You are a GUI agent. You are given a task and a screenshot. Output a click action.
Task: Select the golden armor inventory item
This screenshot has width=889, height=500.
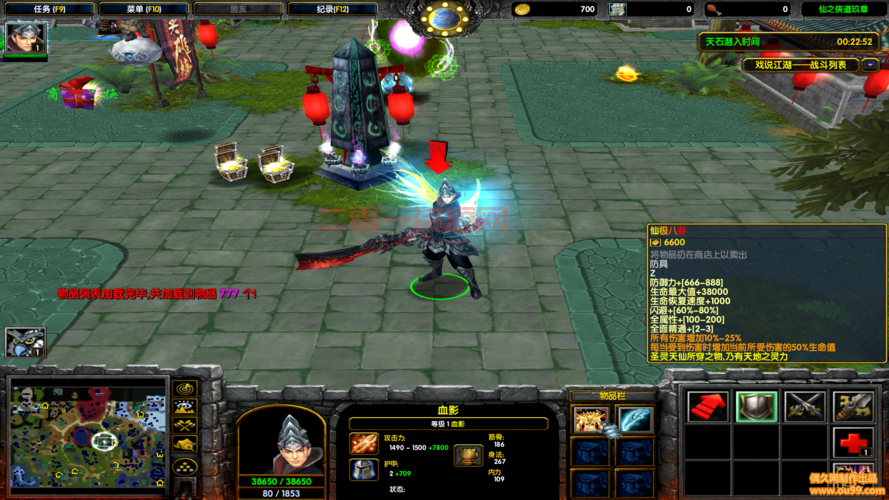pos(591,419)
